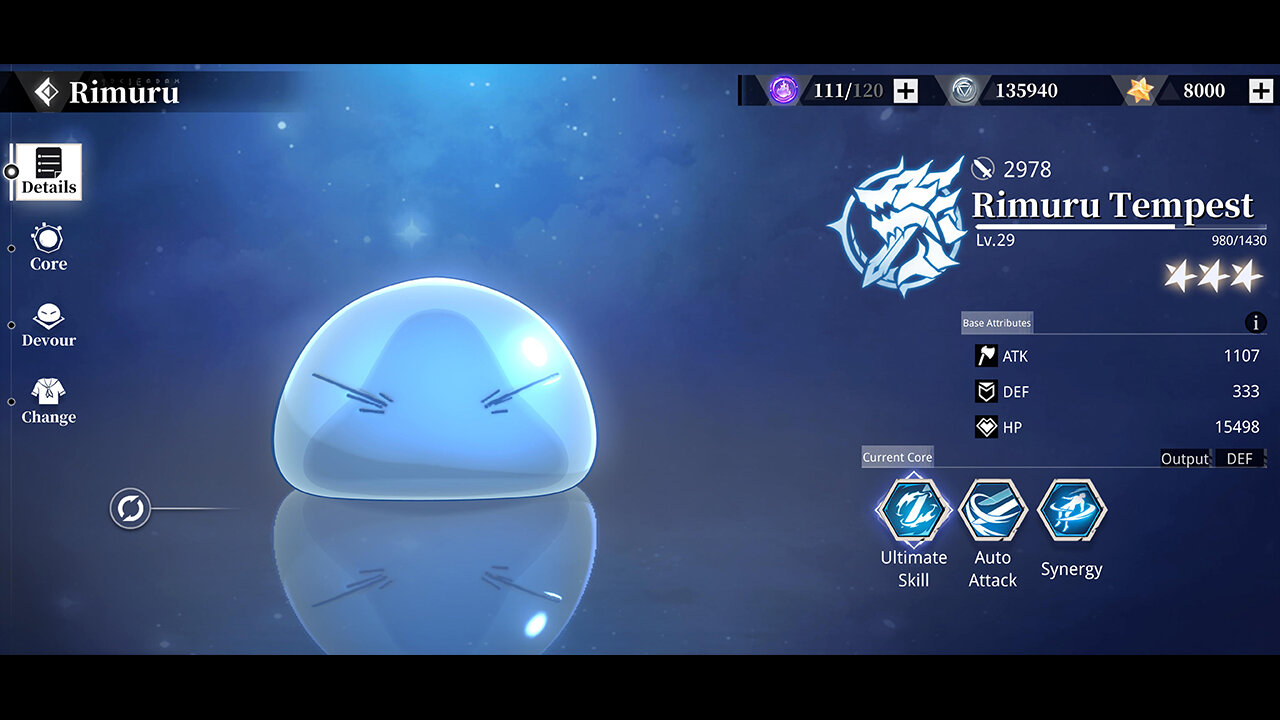The image size is (1280, 720).
Task: Rotate the character with the circular arrows button
Action: click(130, 509)
